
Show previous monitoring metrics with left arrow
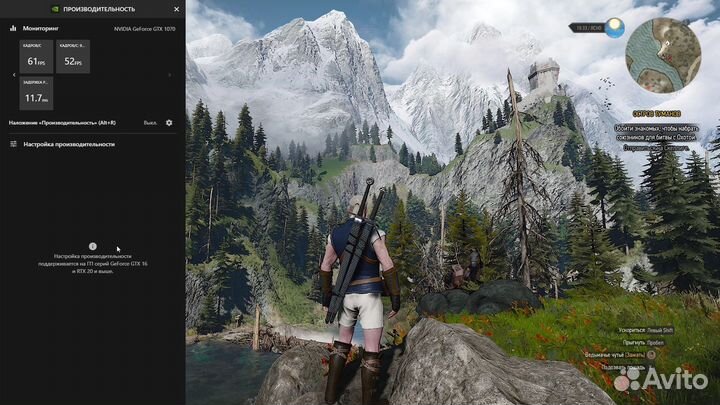pos(13,75)
